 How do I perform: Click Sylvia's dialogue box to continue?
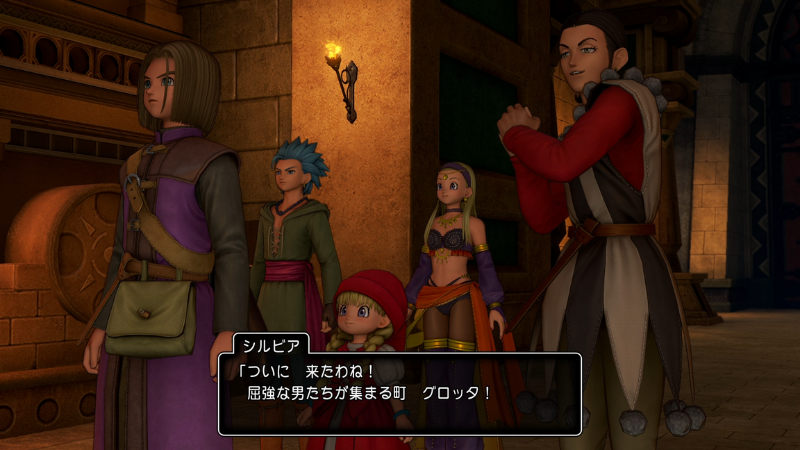click(x=400, y=392)
